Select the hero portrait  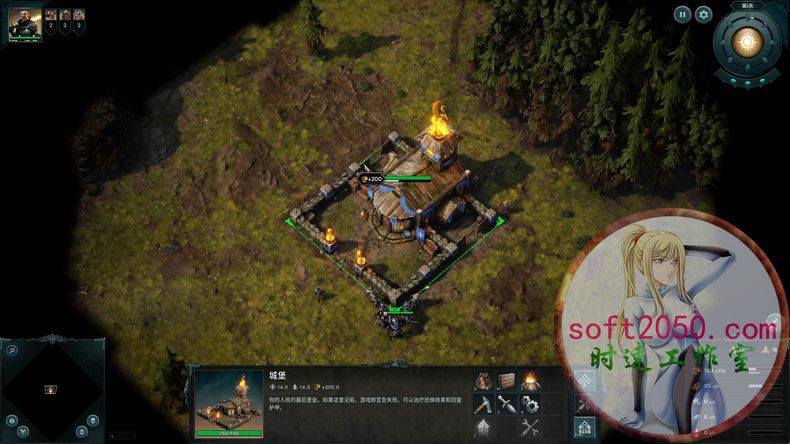pyautogui.click(x=25, y=22)
